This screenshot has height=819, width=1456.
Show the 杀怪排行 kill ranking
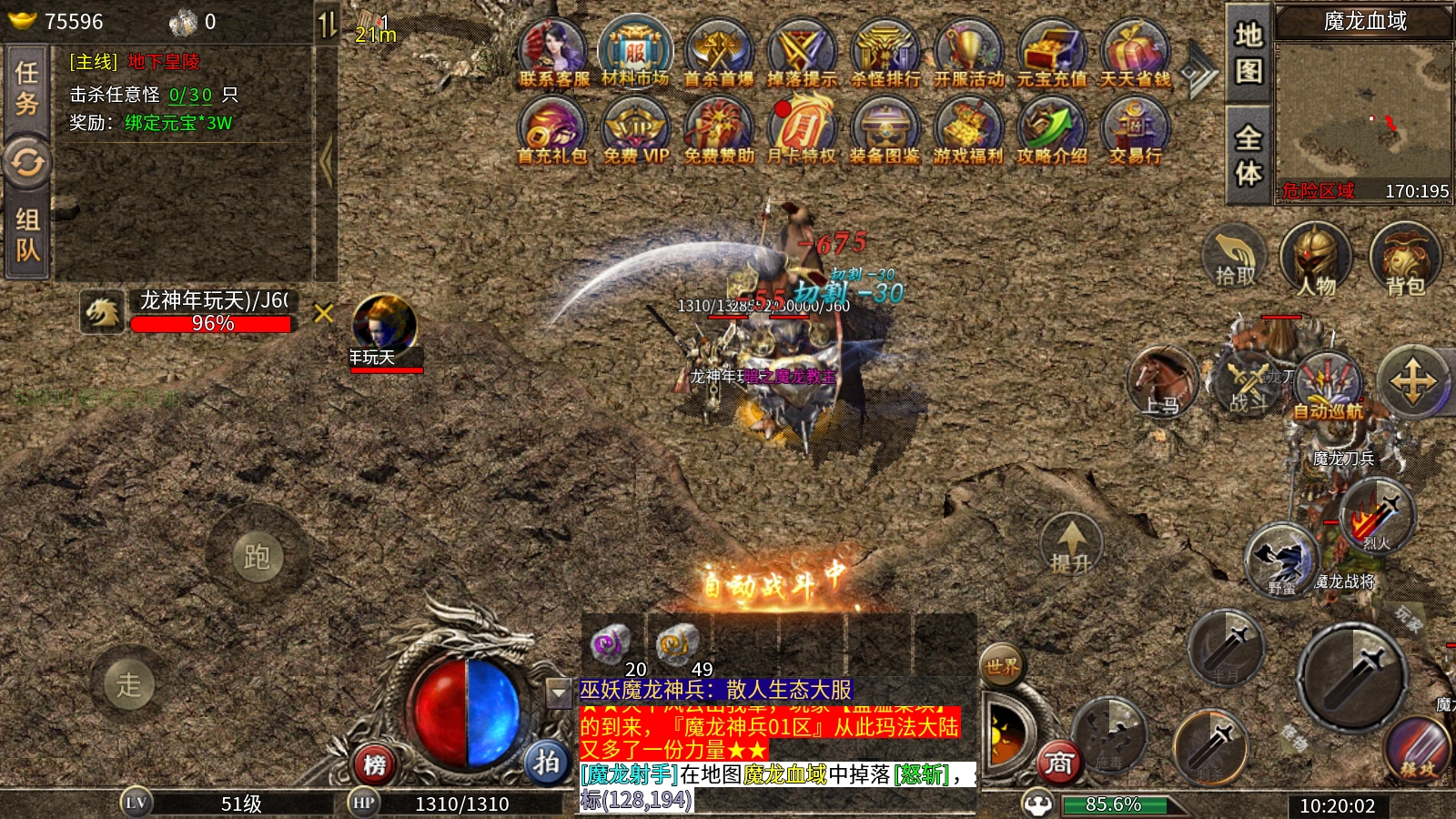point(885,53)
